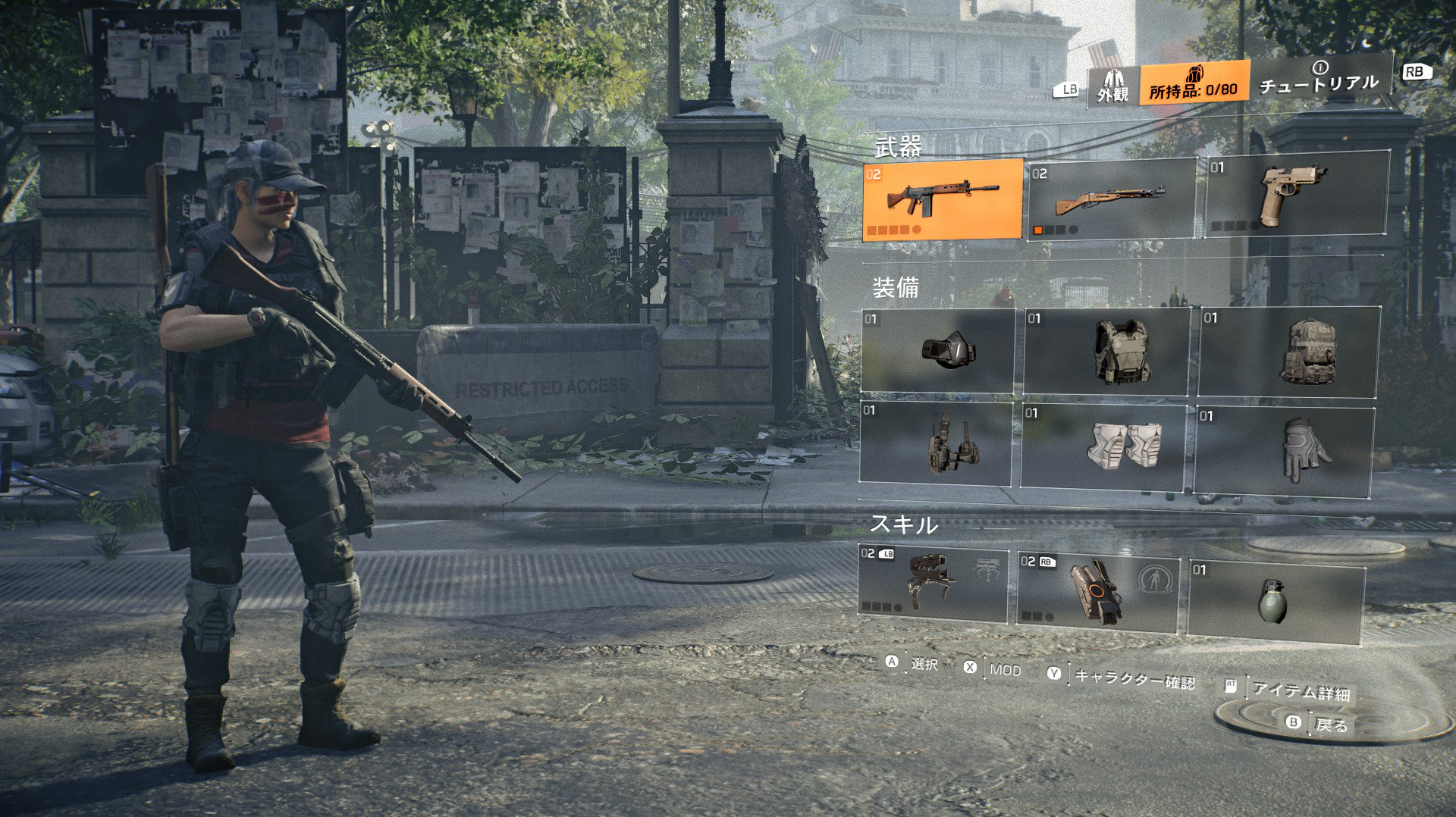The height and width of the screenshot is (817, 1456).
Task: Select the highlighted primary assault rifle slot
Action: 943,199
